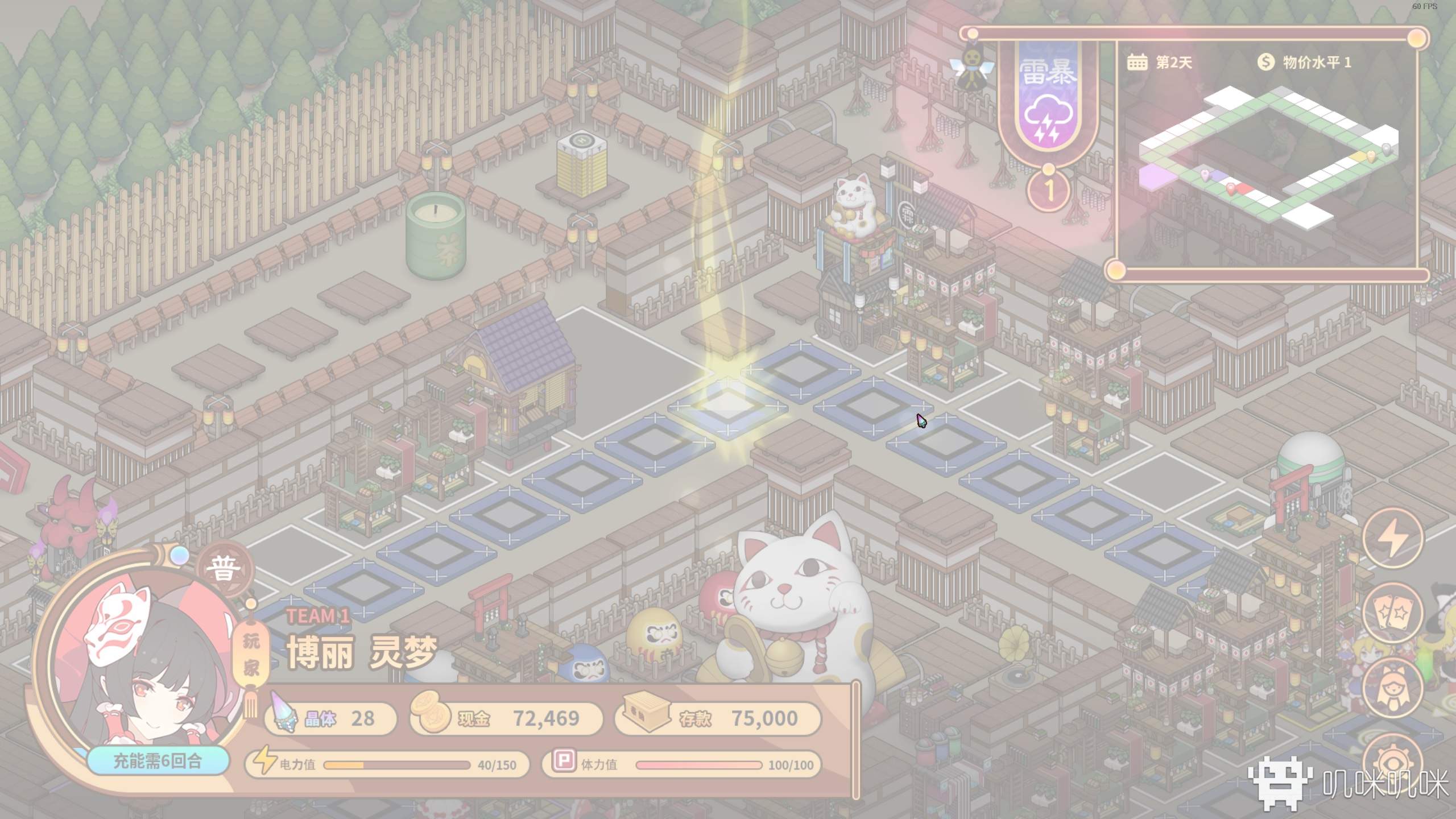Click the 存款 savings box icon
The height and width of the screenshot is (819, 1456).
tap(647, 718)
